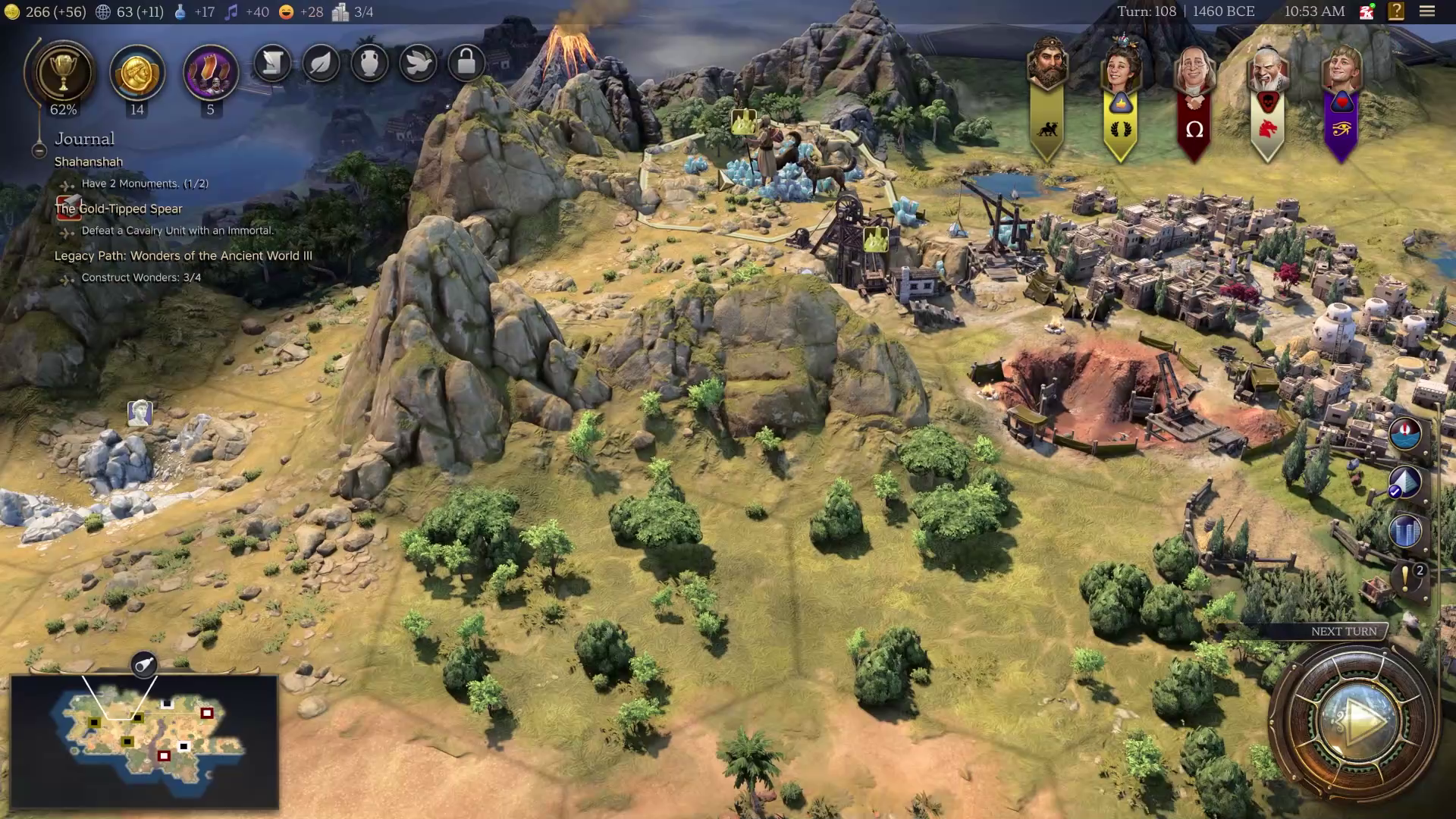The width and height of the screenshot is (1456, 819).
Task: Collapse the Journal panel
Action: point(39,150)
